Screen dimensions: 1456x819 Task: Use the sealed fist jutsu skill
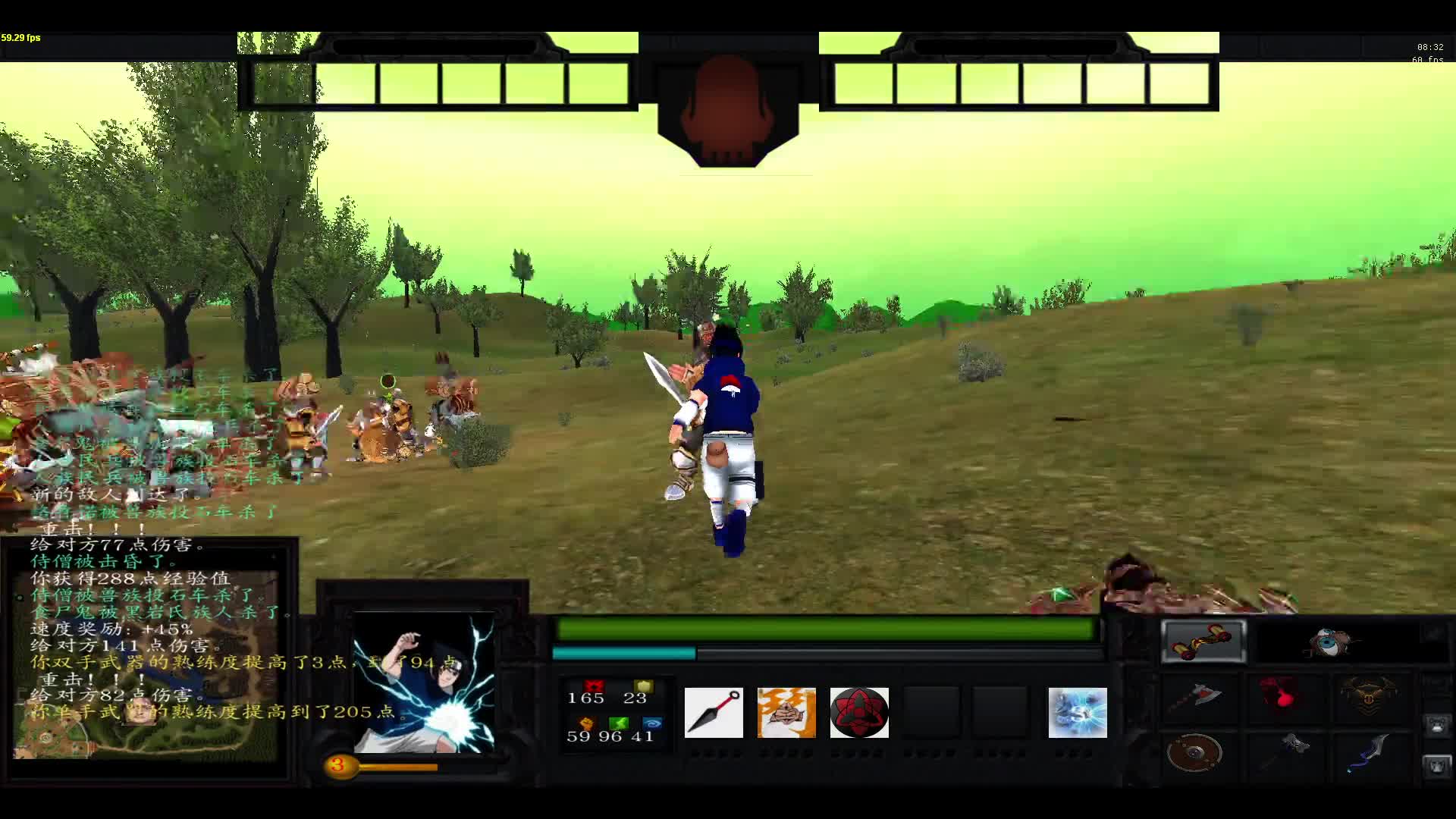pos(786,713)
